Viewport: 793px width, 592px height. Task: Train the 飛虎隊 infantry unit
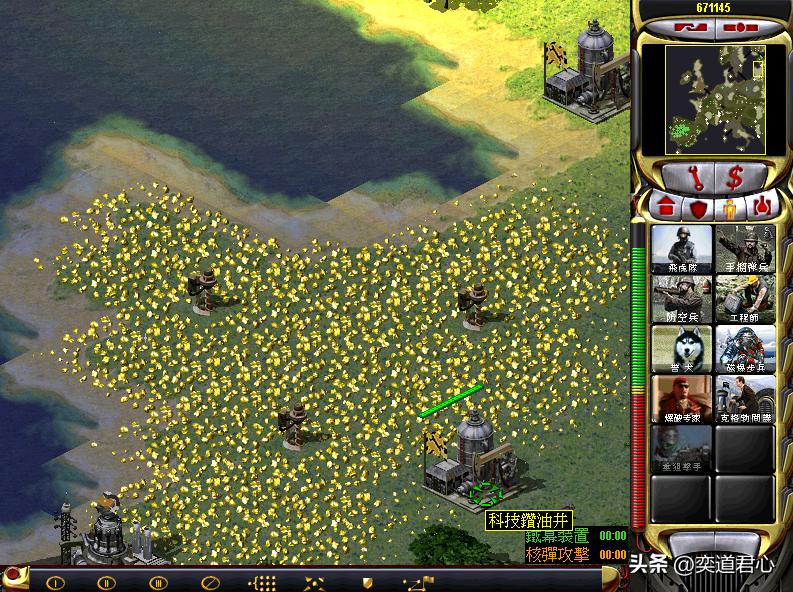click(682, 248)
